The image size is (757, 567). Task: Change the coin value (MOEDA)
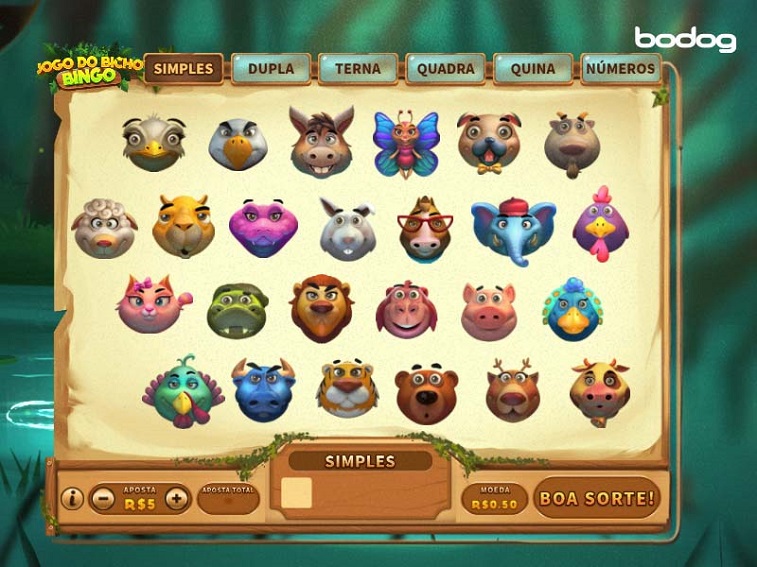pos(494,499)
